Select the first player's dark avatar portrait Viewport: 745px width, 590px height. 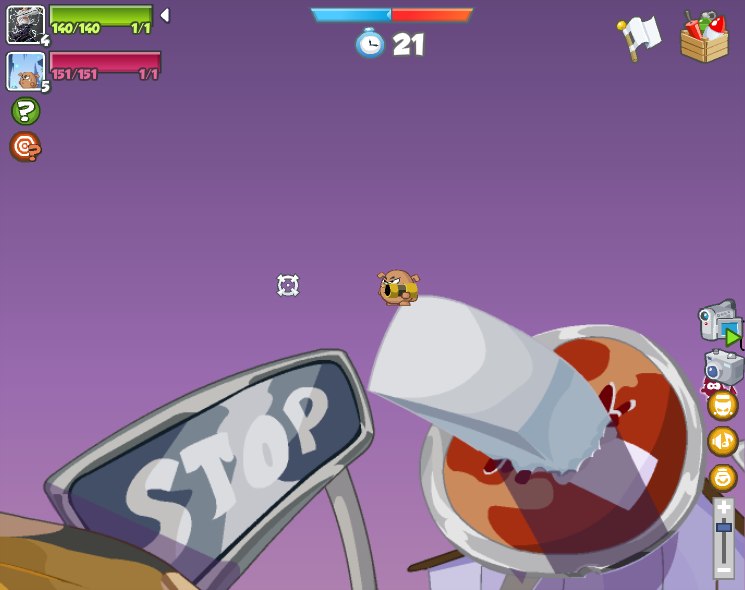point(25,24)
